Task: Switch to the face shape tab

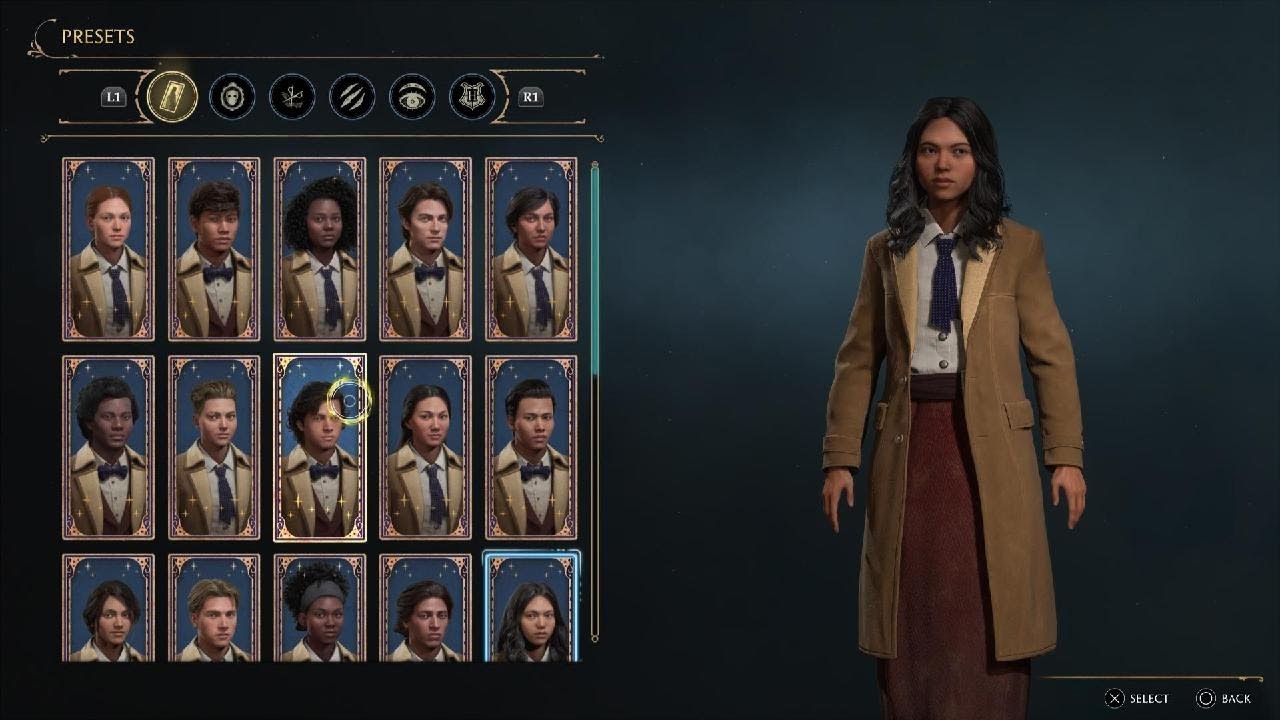Action: tap(232, 97)
